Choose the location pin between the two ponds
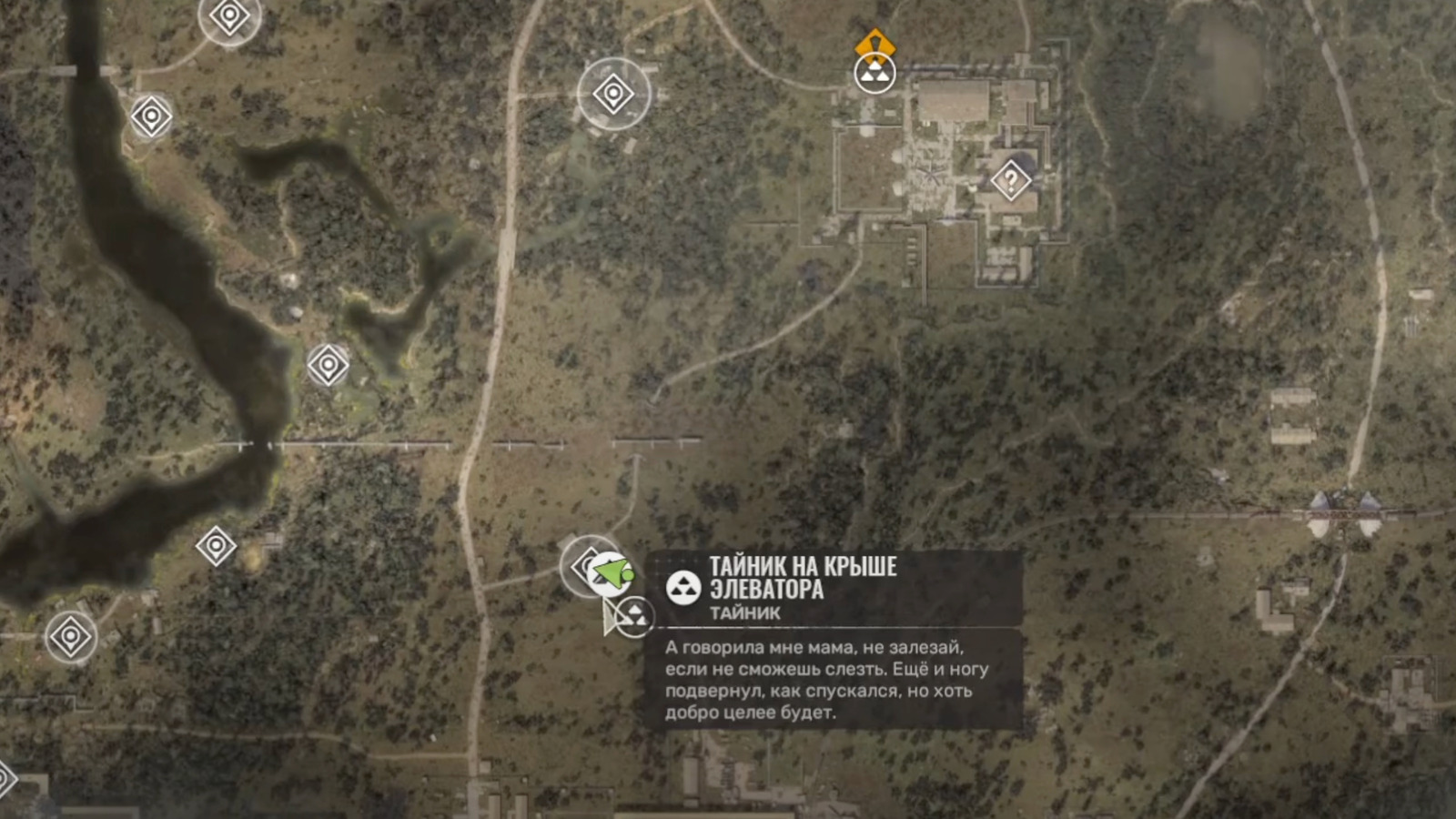This screenshot has width=1456, height=819. click(328, 365)
